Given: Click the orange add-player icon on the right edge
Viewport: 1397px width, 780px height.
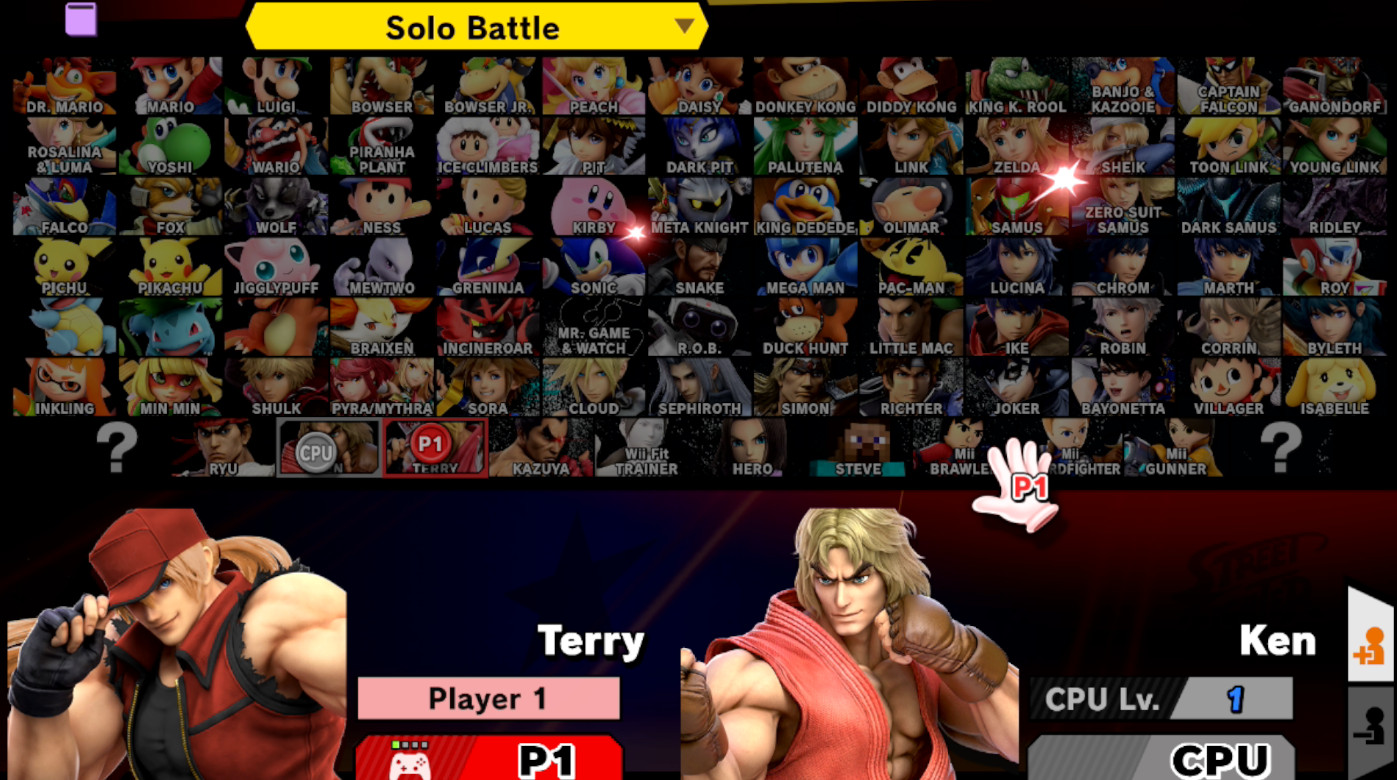Looking at the screenshot, I should [x=1372, y=646].
